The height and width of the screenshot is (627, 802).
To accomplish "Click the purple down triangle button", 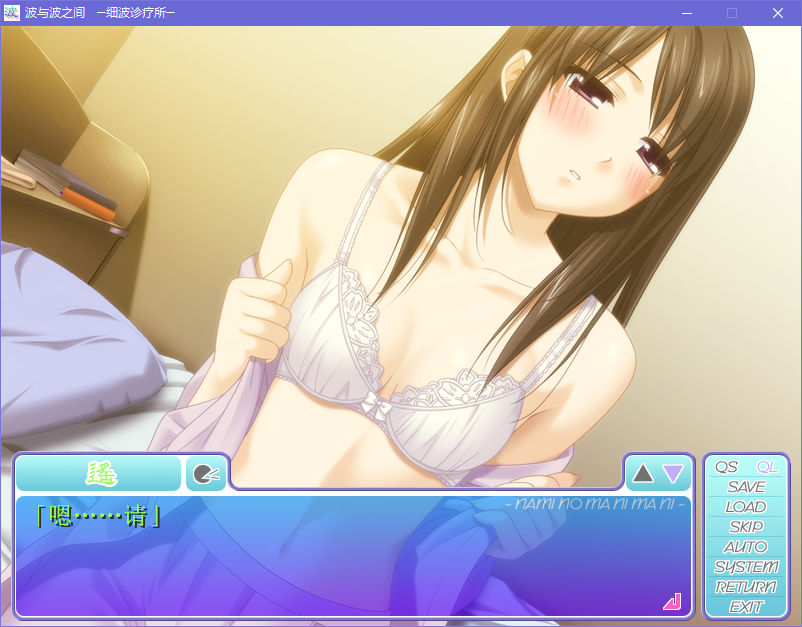I will (x=673, y=473).
